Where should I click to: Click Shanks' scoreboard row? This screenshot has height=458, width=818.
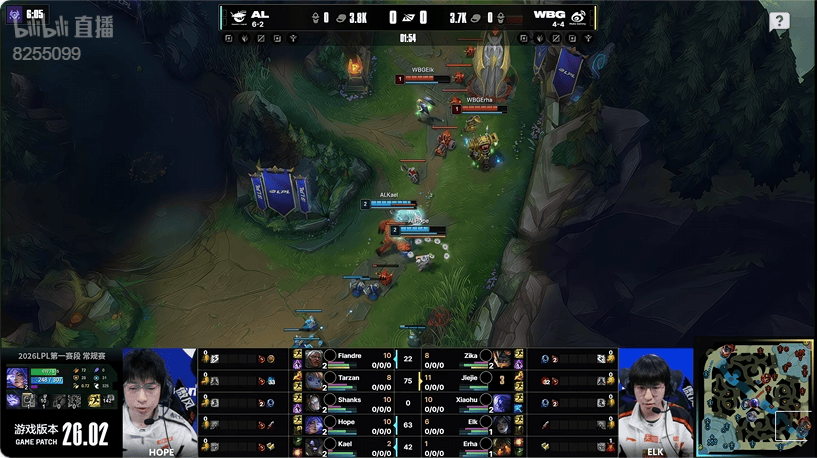pyautogui.click(x=343, y=402)
